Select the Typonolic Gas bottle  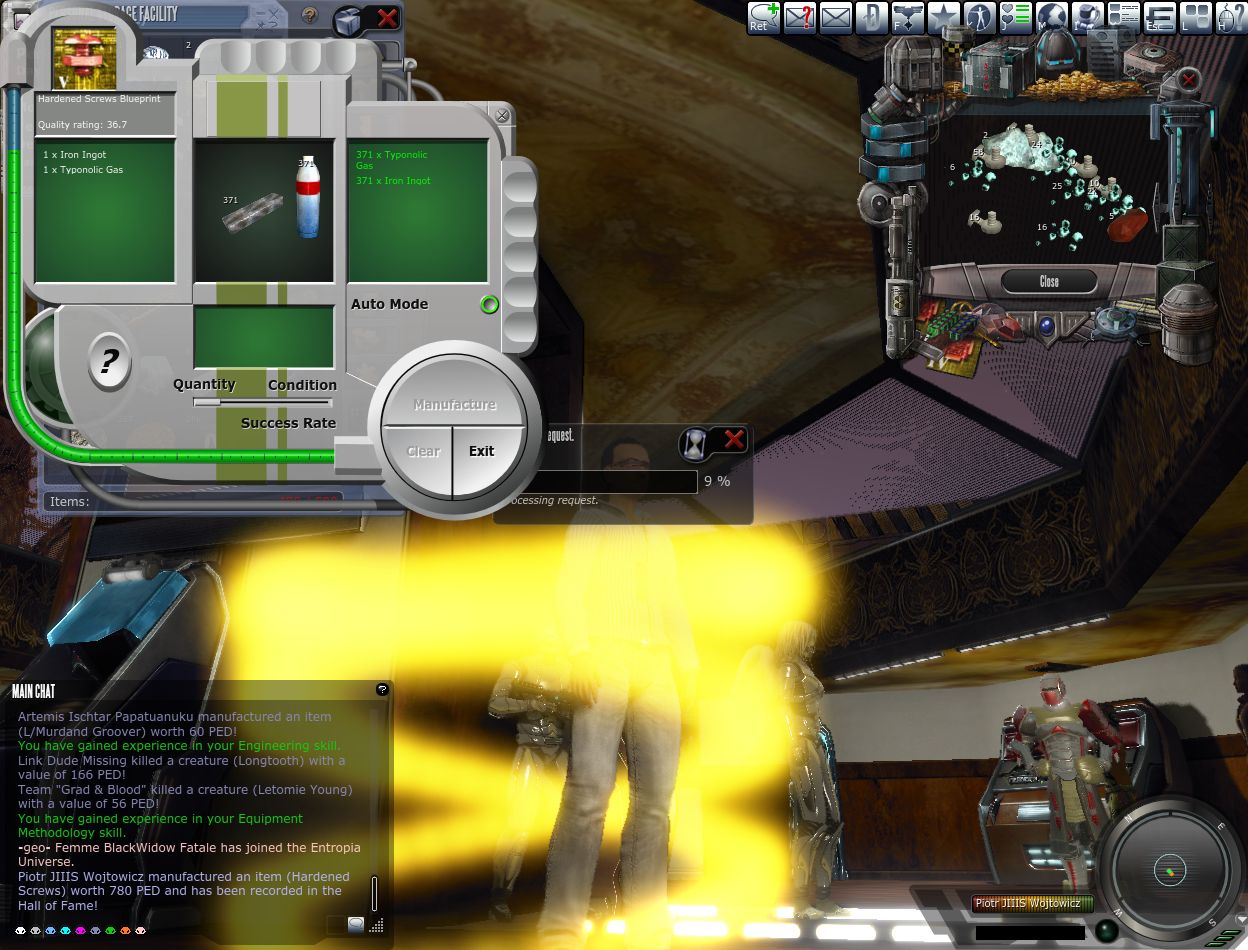[307, 197]
